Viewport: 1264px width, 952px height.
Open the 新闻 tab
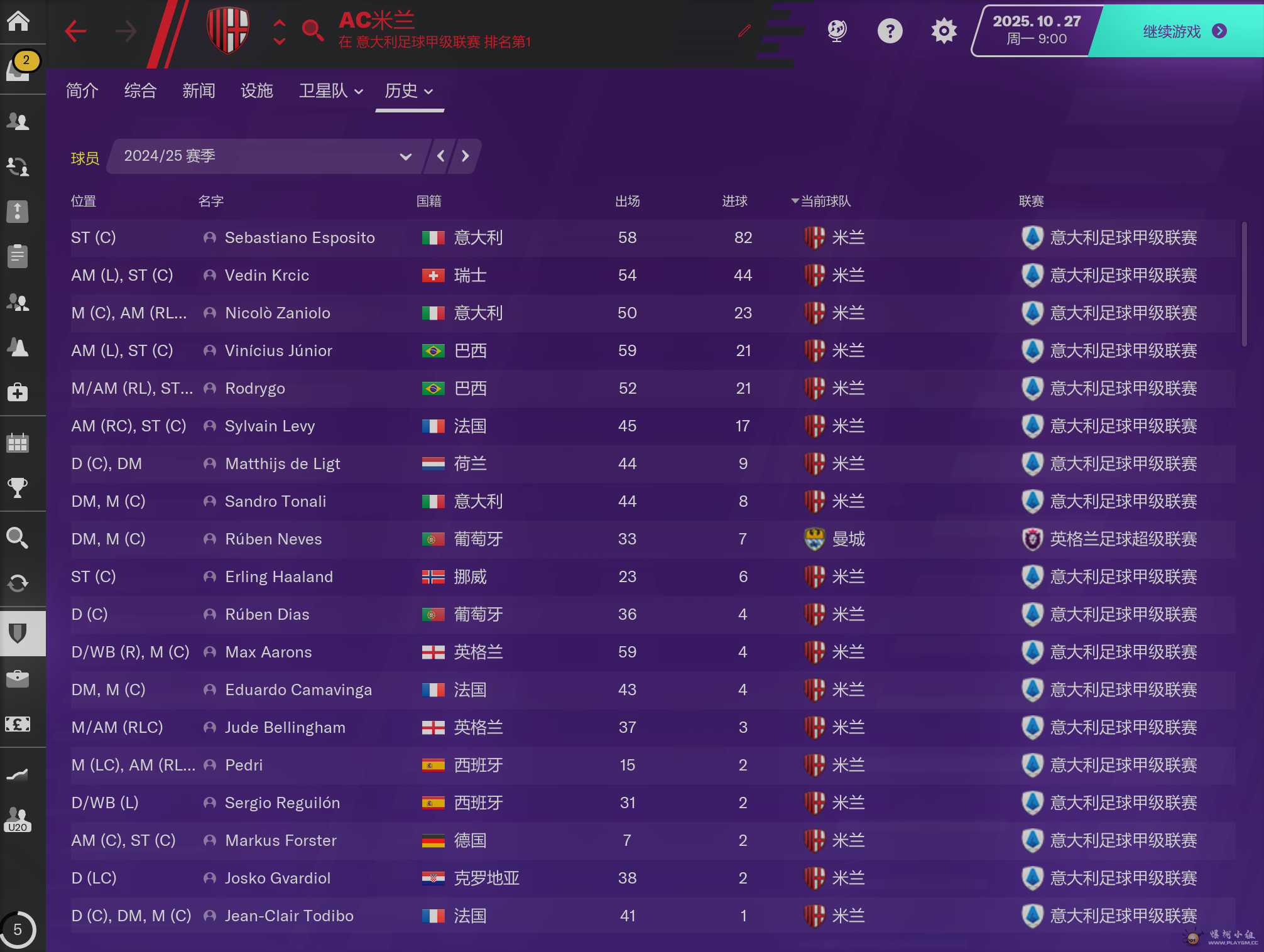[199, 91]
